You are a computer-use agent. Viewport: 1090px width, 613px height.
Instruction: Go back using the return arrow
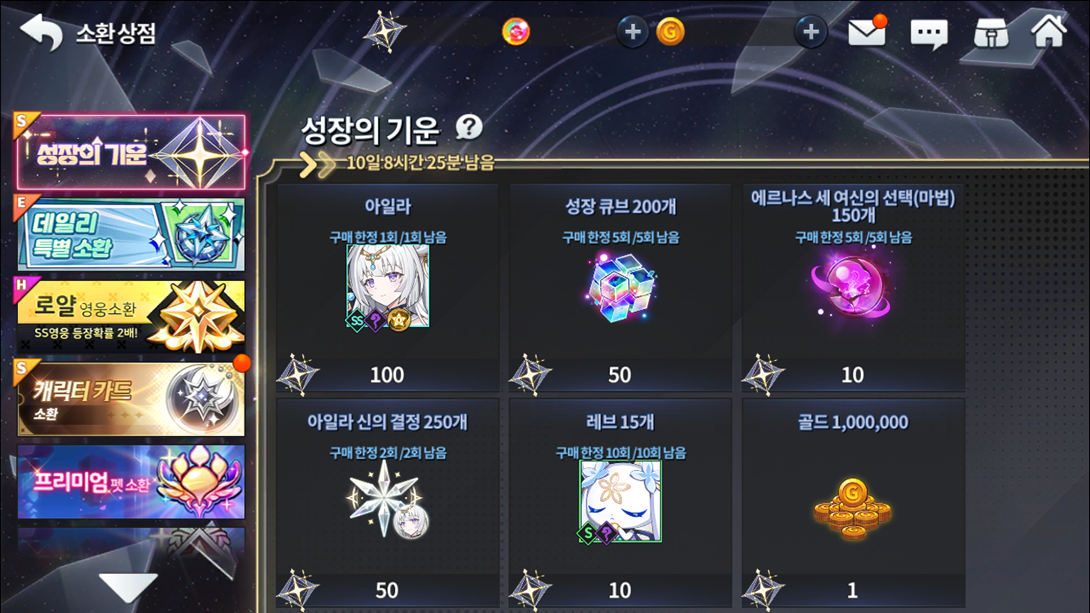pyautogui.click(x=41, y=32)
